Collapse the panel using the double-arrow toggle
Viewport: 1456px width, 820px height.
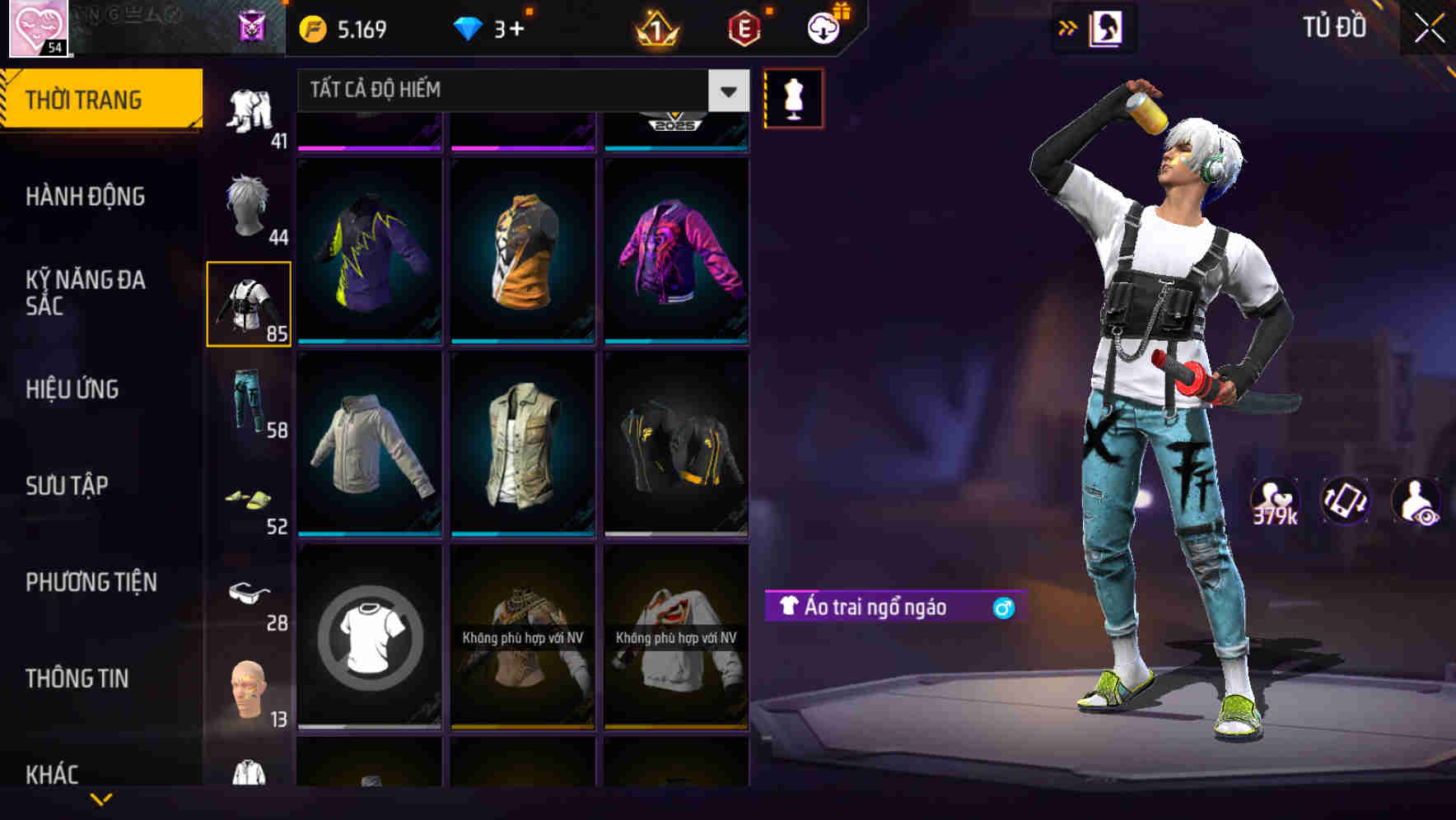(1068, 26)
